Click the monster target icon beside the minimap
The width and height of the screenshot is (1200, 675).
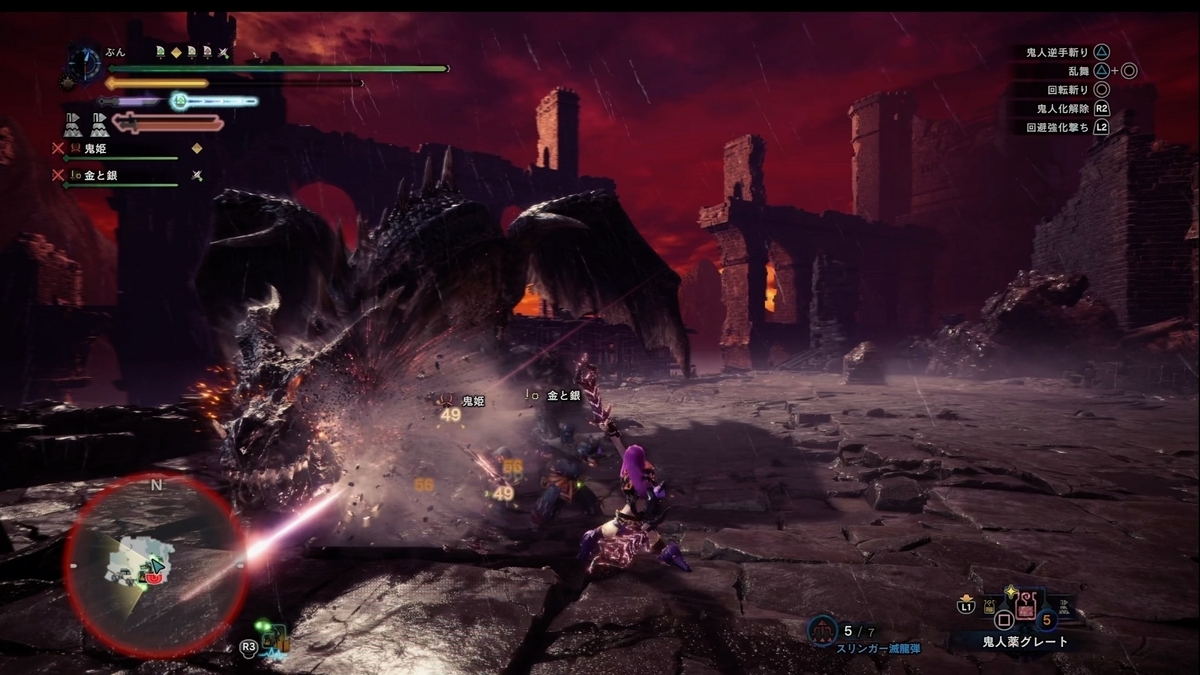[x=274, y=638]
